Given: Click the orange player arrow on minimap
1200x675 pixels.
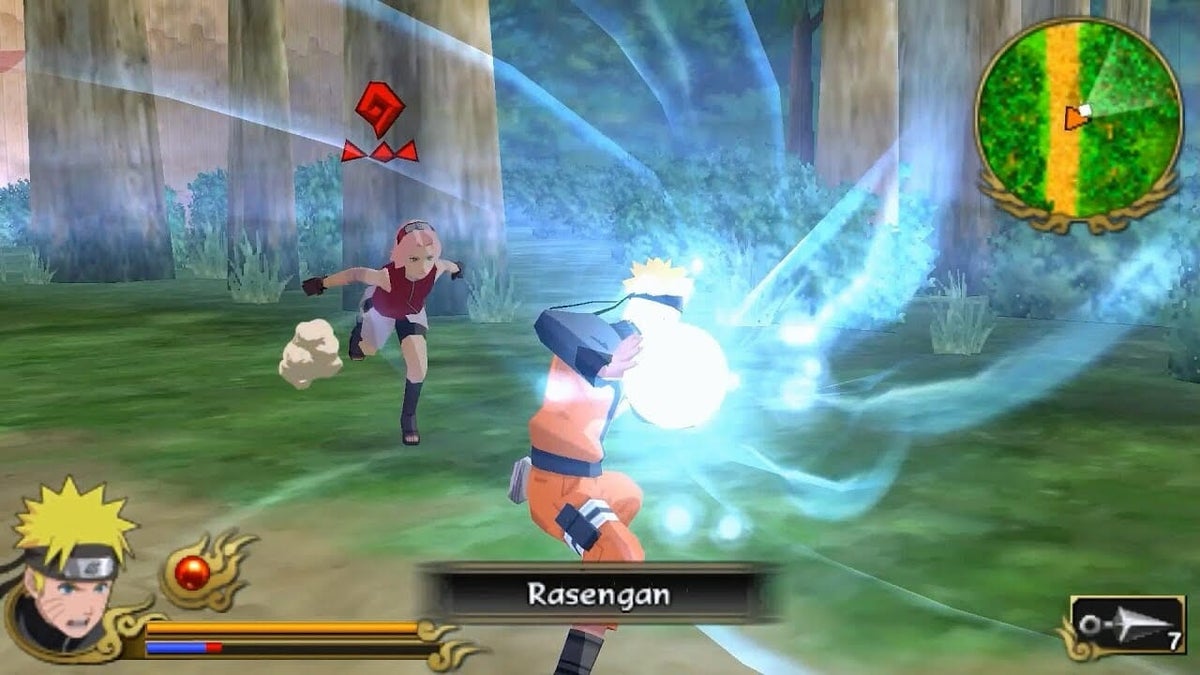Looking at the screenshot, I should (x=1074, y=118).
